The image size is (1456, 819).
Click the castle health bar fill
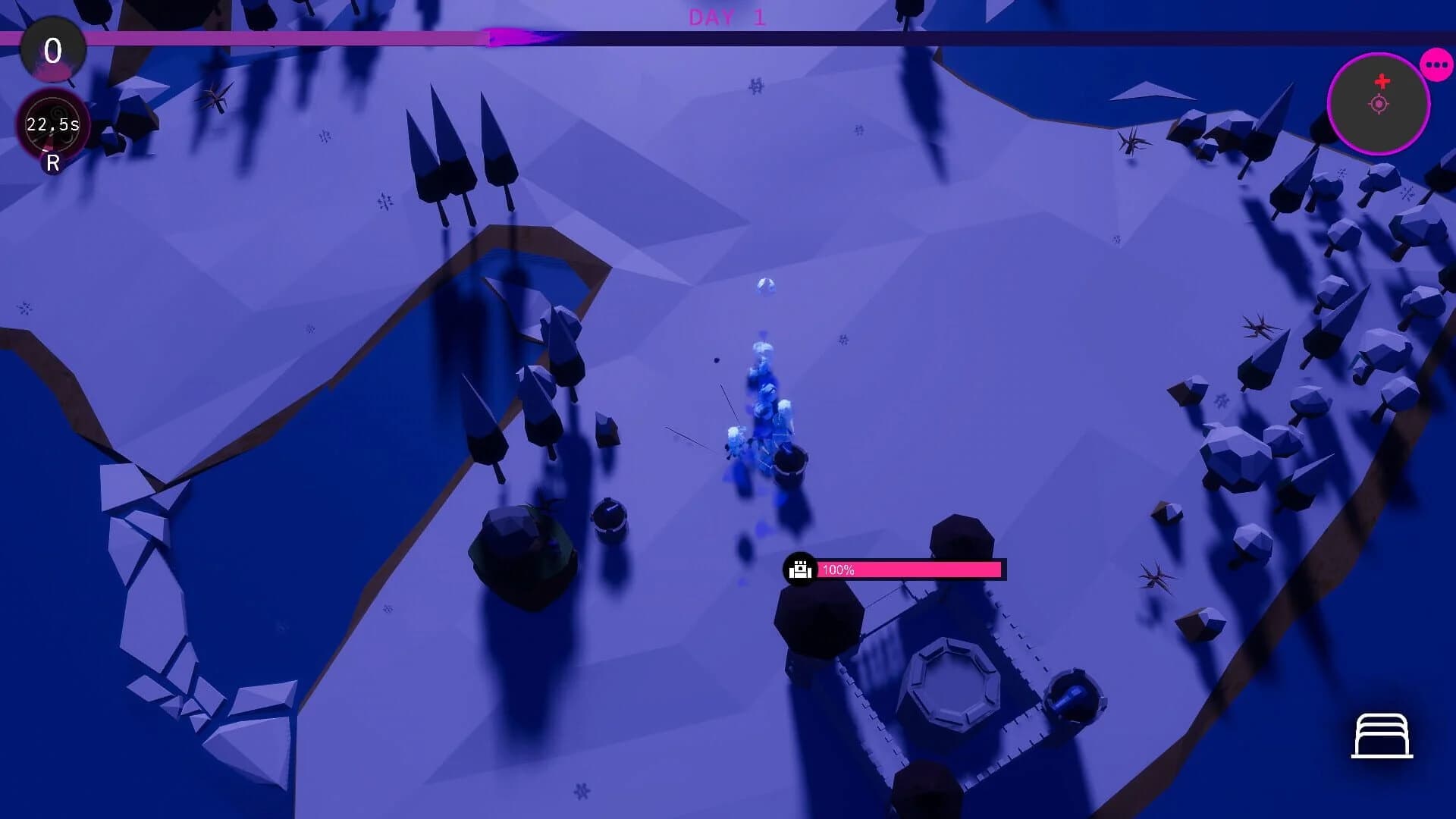point(910,569)
